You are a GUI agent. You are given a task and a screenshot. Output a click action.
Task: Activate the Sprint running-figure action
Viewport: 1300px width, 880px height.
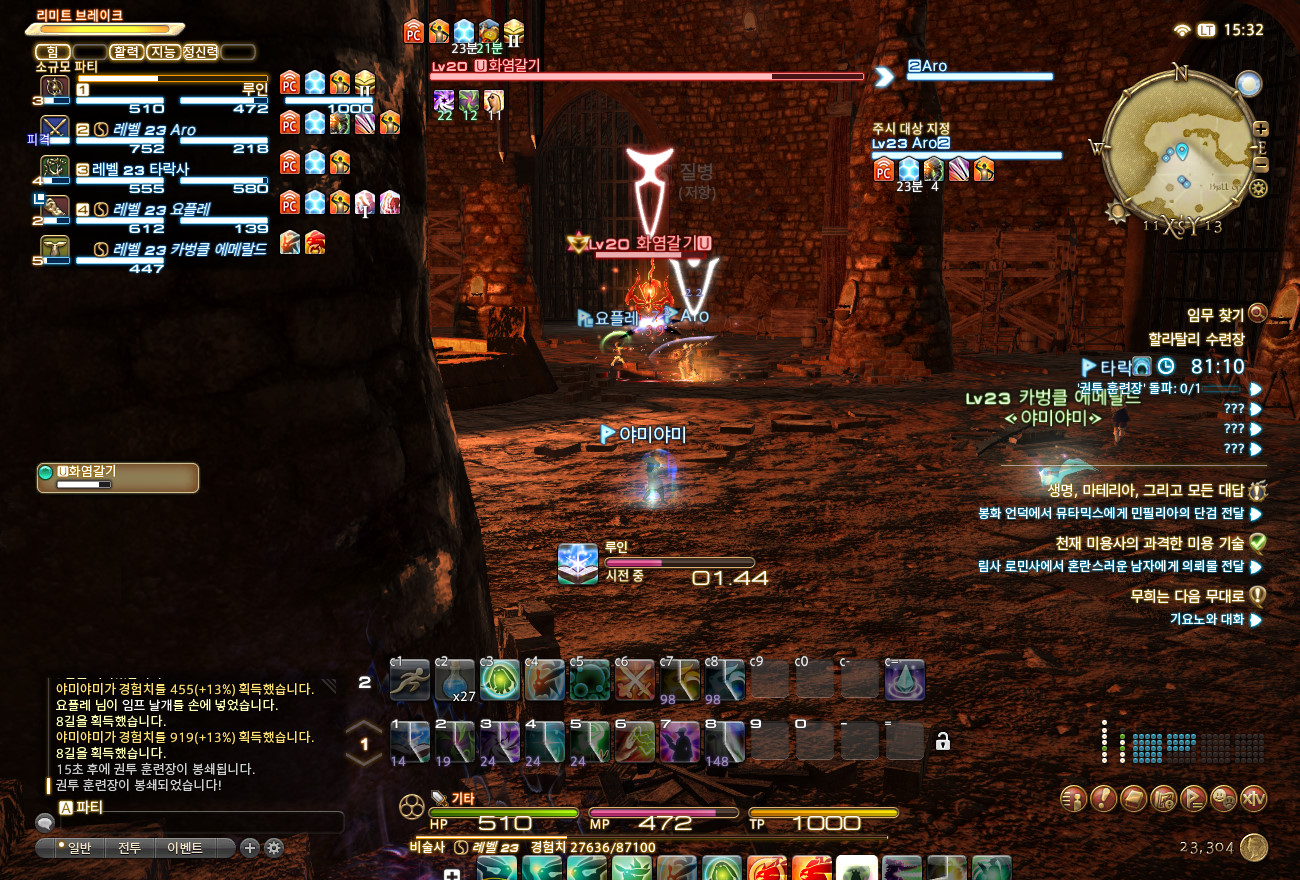tap(410, 681)
